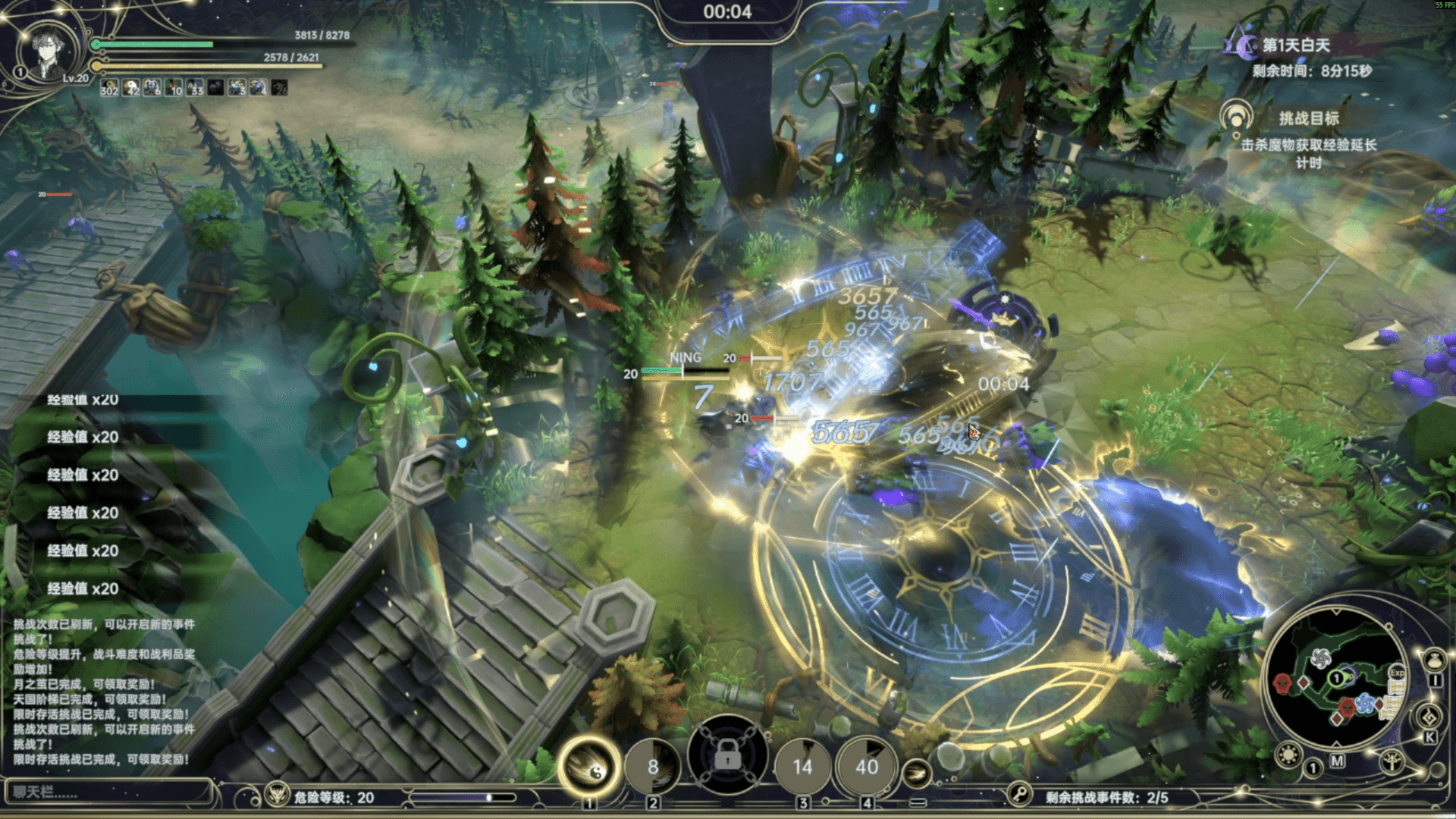Select the yin-yang buff icon showing 42
Image resolution: width=1456 pixels, height=819 pixels.
pos(131,87)
